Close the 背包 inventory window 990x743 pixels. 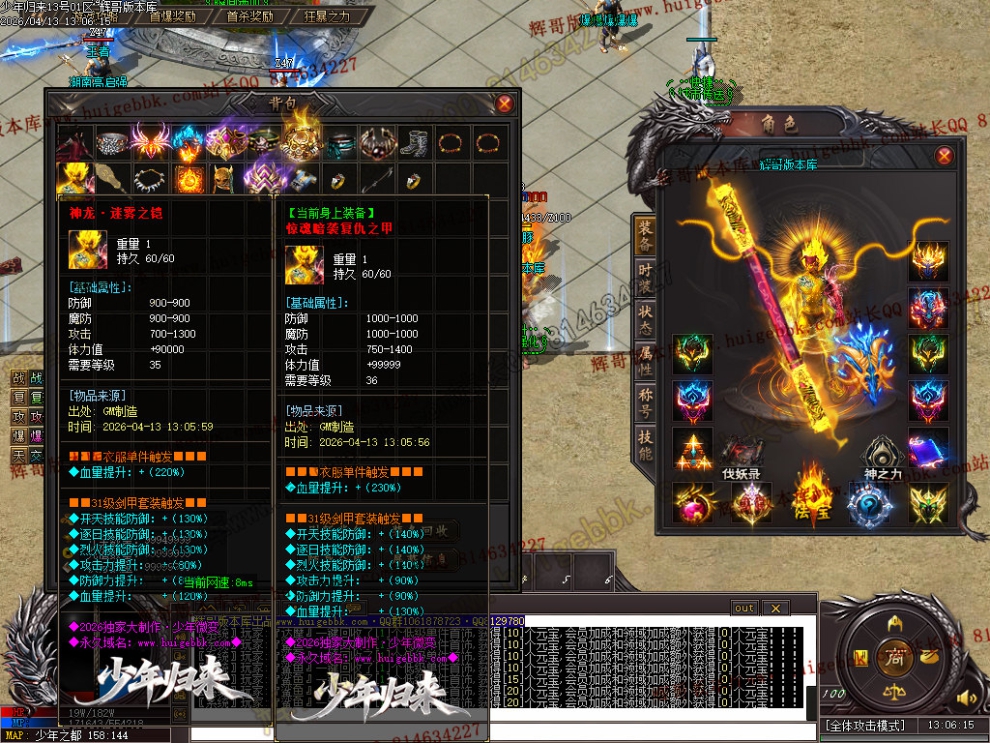point(505,103)
